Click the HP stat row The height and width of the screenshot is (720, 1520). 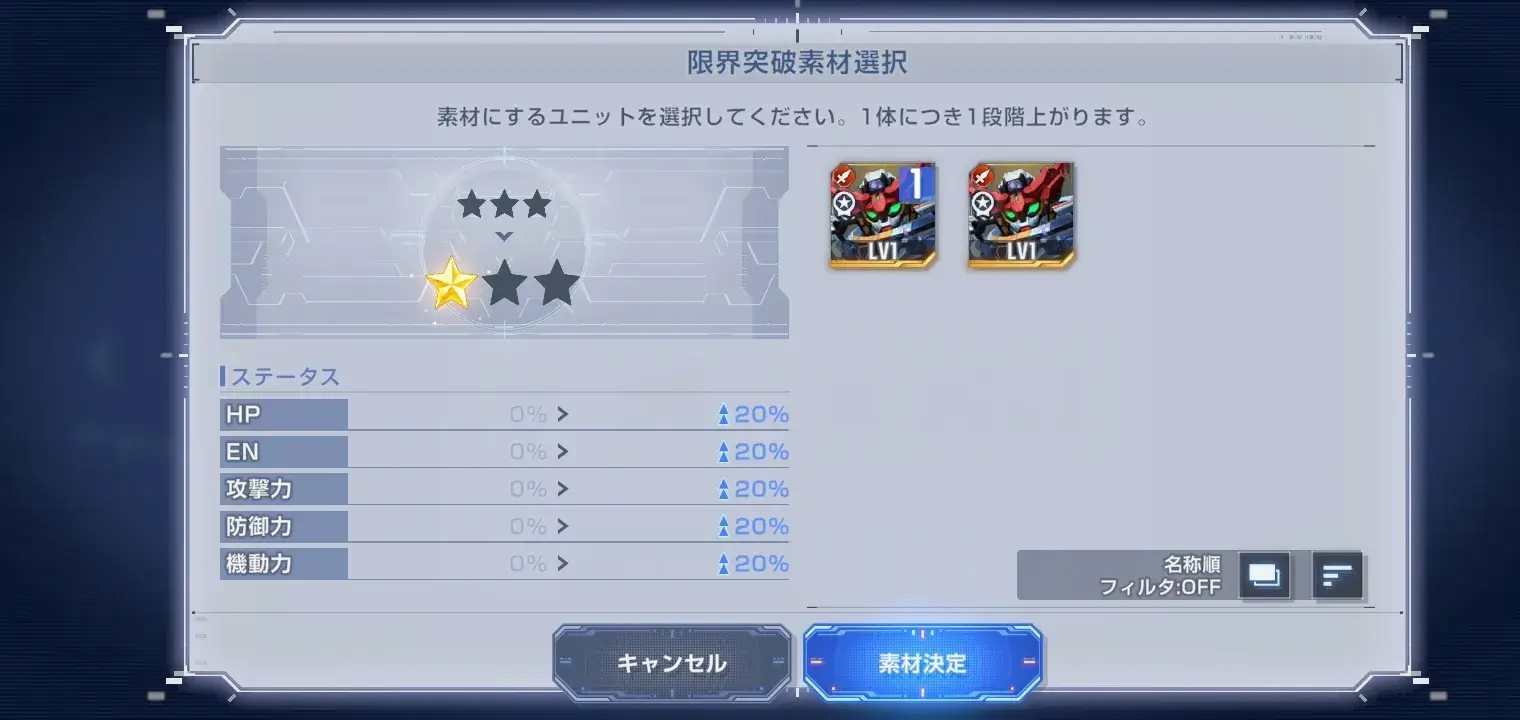284,413
